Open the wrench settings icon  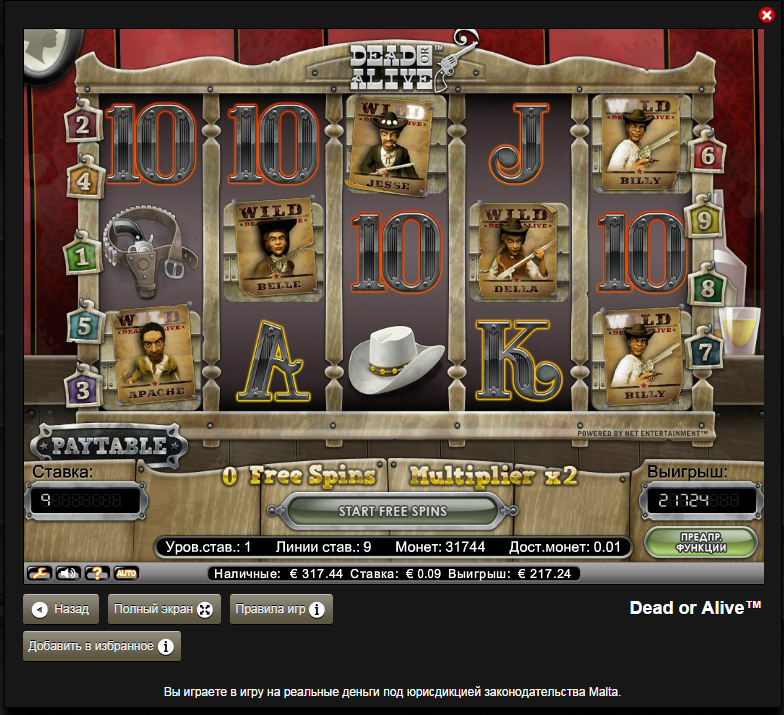click(x=39, y=574)
